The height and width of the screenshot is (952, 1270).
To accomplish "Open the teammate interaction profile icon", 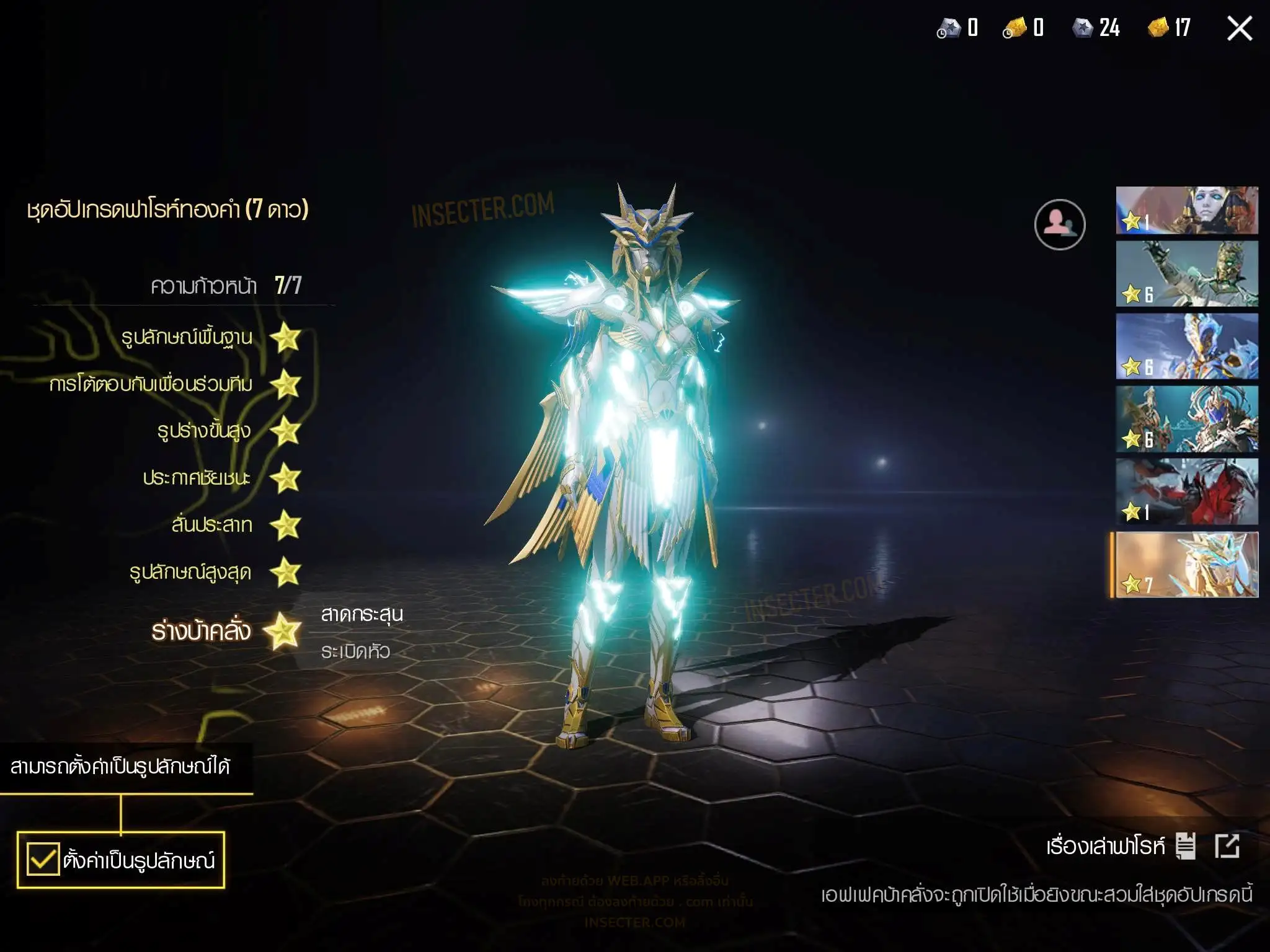I will pyautogui.click(x=1059, y=224).
